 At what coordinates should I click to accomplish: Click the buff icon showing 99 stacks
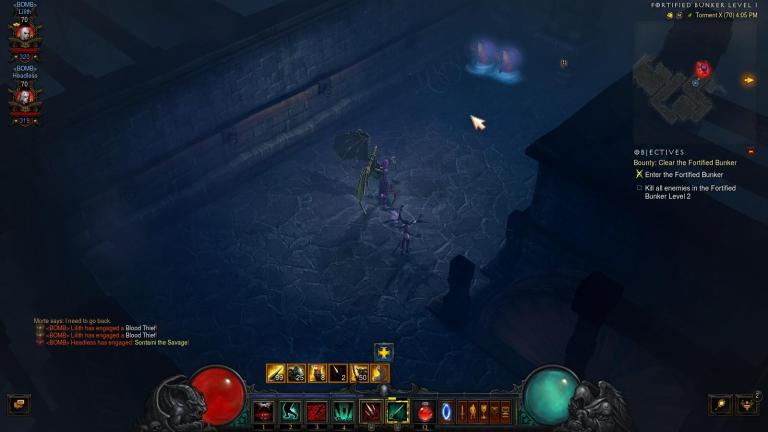pyautogui.click(x=276, y=373)
